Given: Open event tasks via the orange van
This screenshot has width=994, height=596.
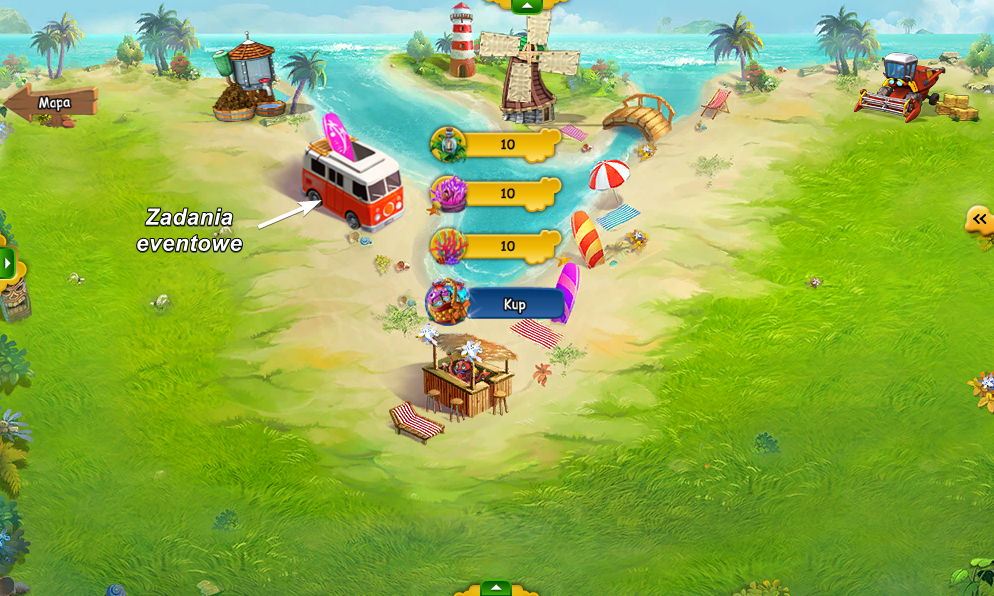Looking at the screenshot, I should pos(353,185).
